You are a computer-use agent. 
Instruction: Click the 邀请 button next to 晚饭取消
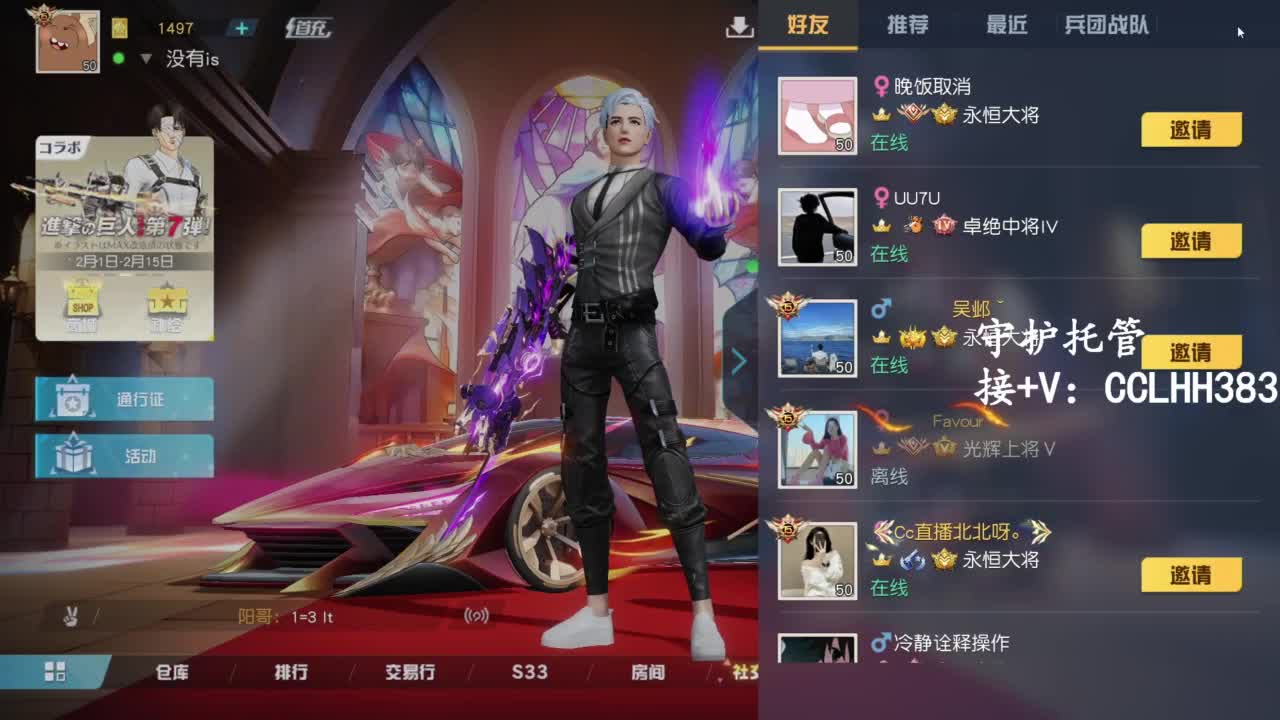[x=1190, y=129]
